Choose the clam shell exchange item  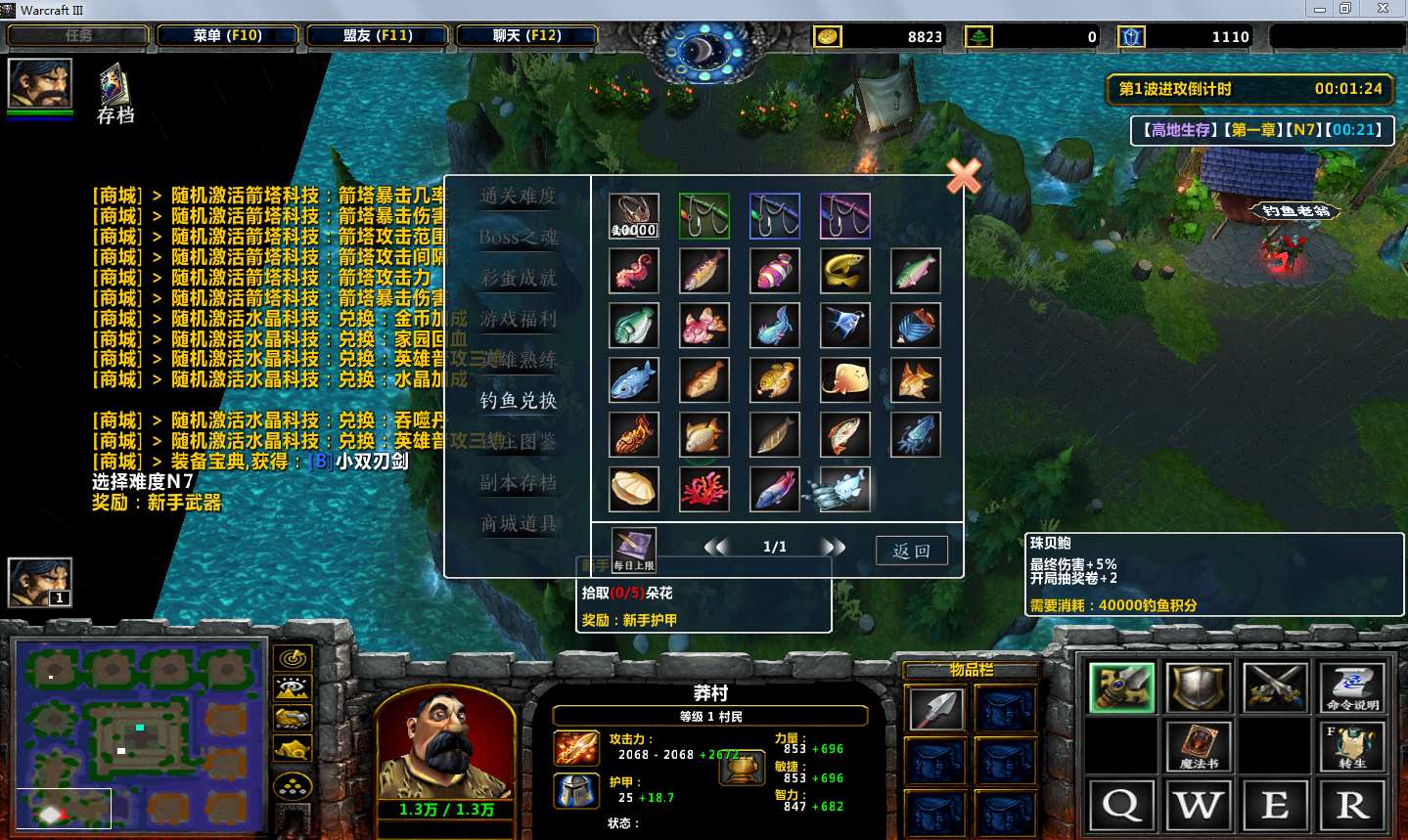634,489
